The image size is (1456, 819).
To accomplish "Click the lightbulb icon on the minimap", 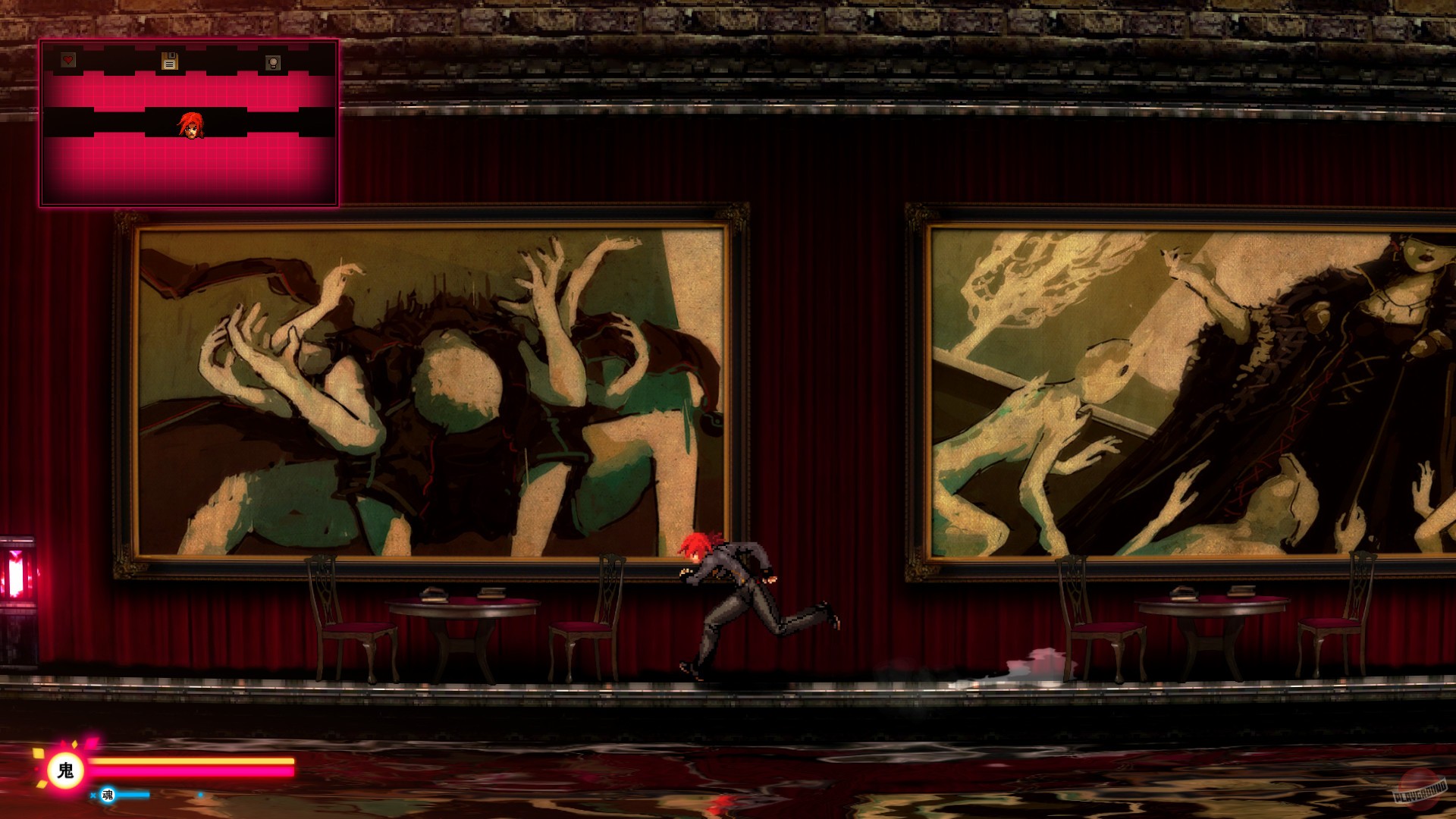I will point(273,61).
